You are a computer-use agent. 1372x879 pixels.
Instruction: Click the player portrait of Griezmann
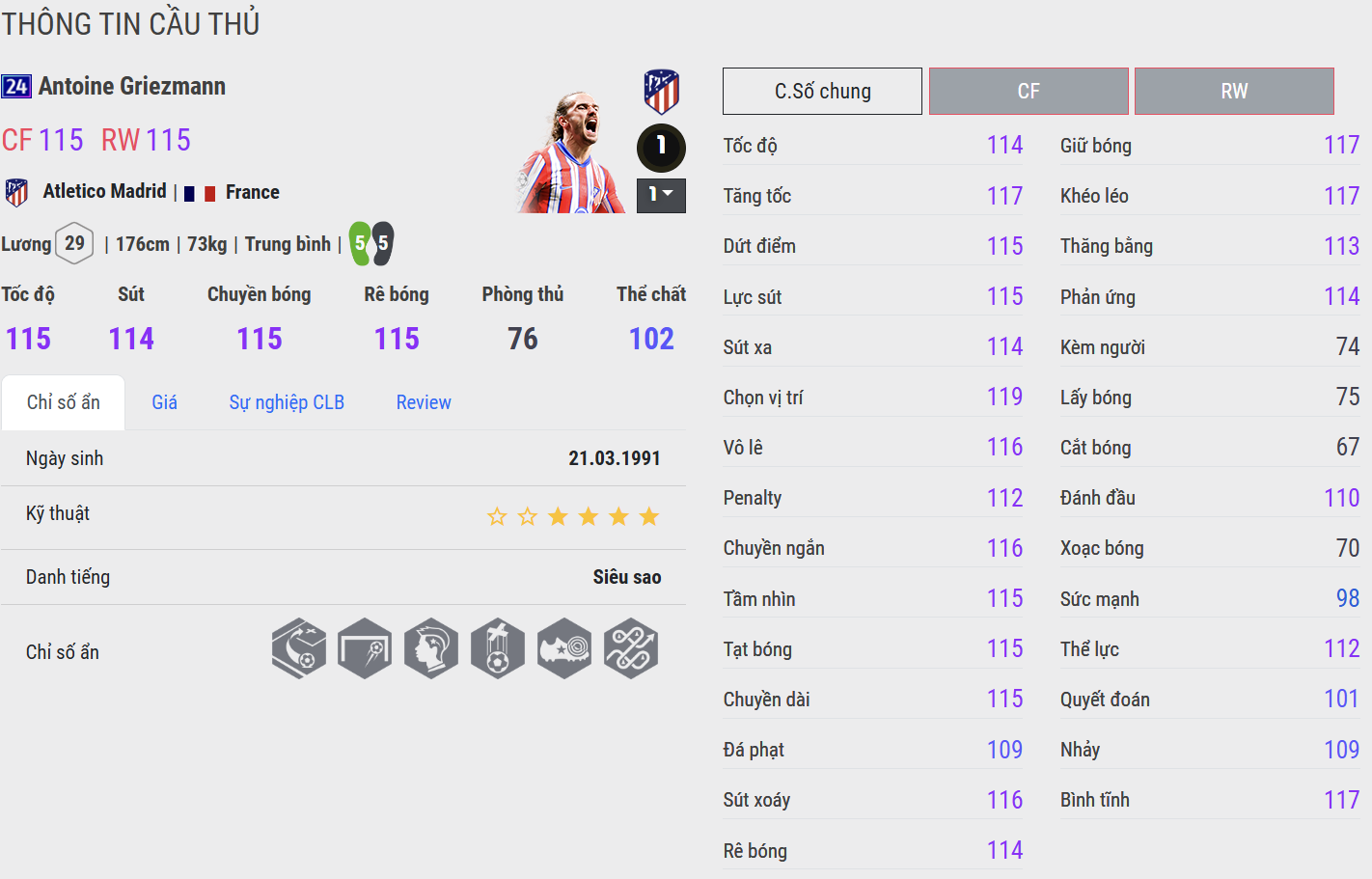[x=571, y=152]
